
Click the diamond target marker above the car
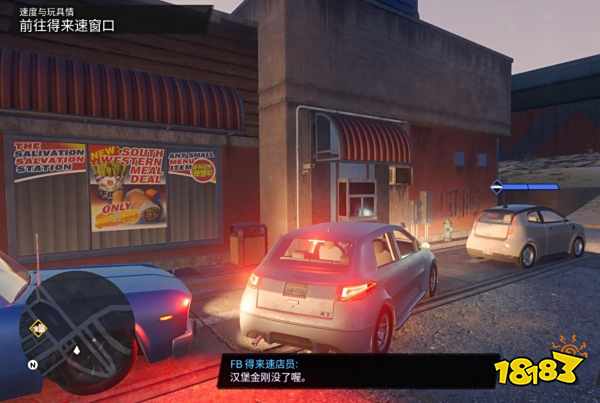tap(496, 187)
